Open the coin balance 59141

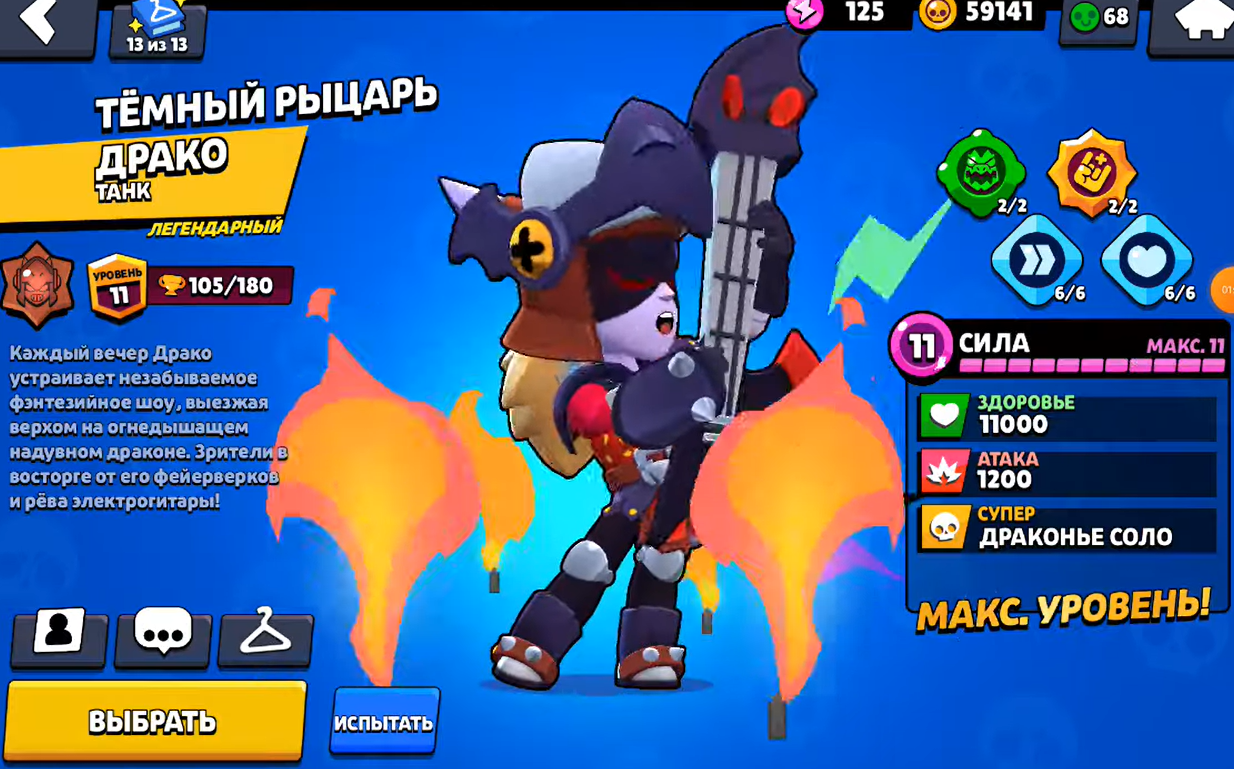980,13
